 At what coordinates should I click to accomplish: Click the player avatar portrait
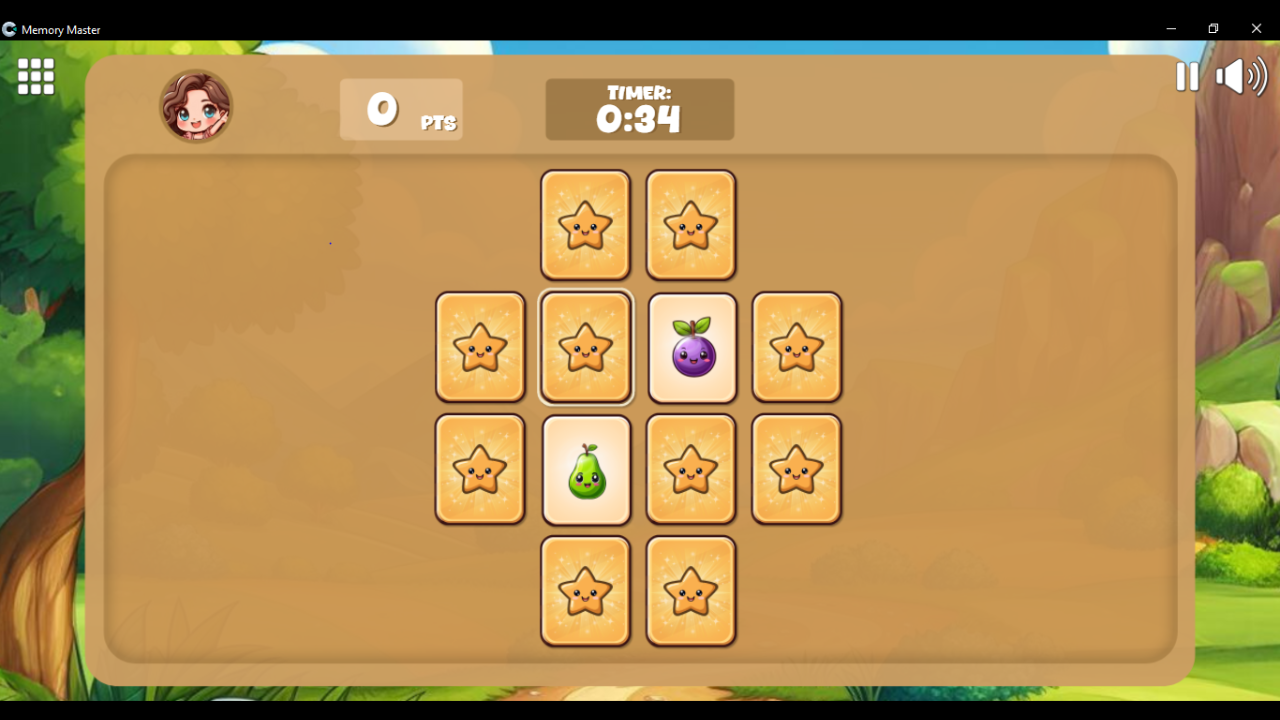[x=196, y=104]
